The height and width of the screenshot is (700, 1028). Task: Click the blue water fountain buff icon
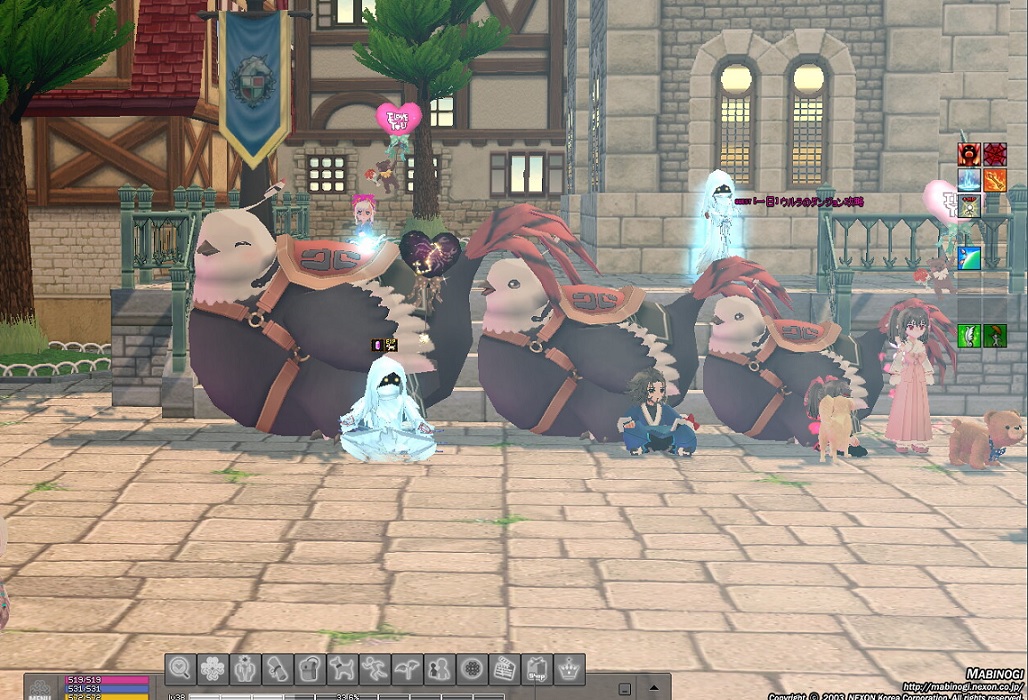pyautogui.click(x=969, y=180)
